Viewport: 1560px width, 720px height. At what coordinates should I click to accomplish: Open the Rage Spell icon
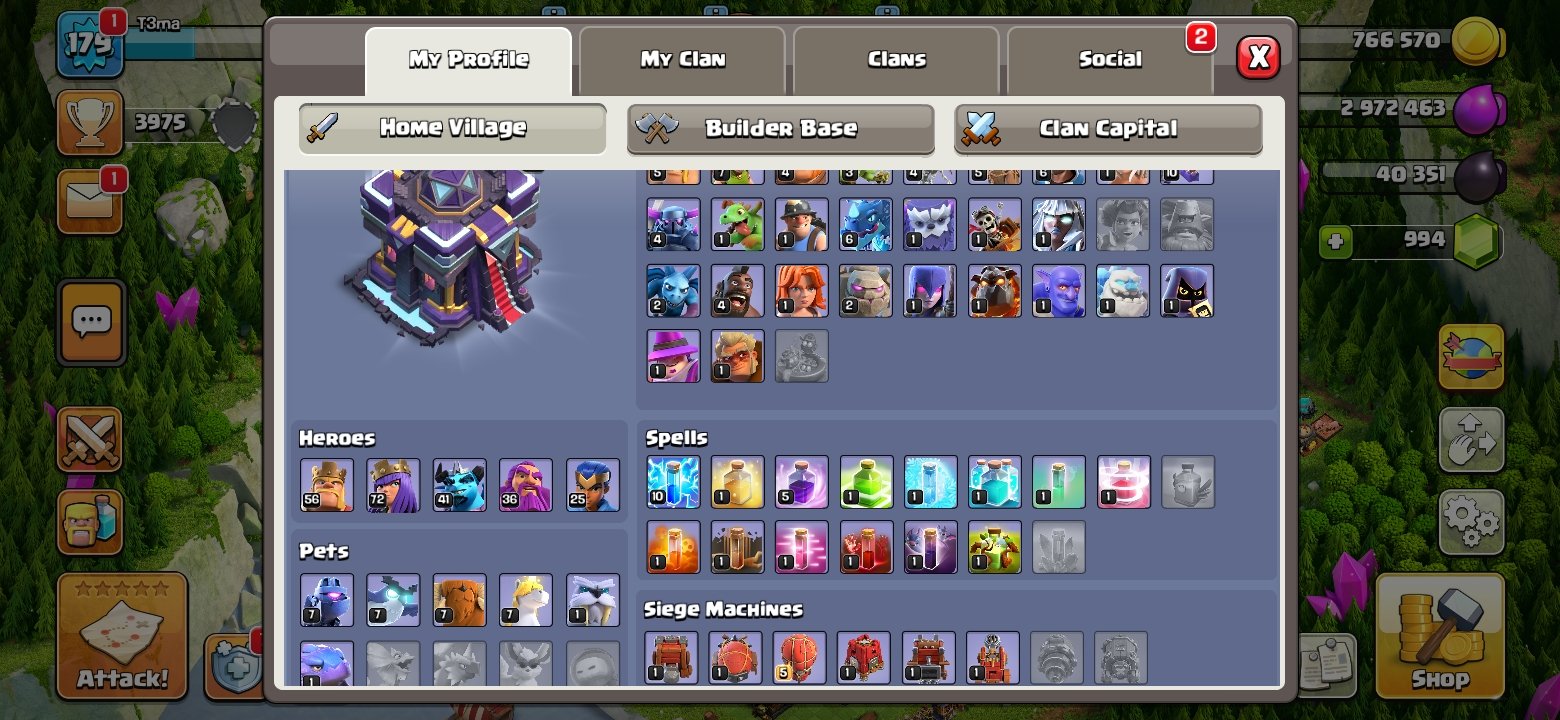click(801, 485)
